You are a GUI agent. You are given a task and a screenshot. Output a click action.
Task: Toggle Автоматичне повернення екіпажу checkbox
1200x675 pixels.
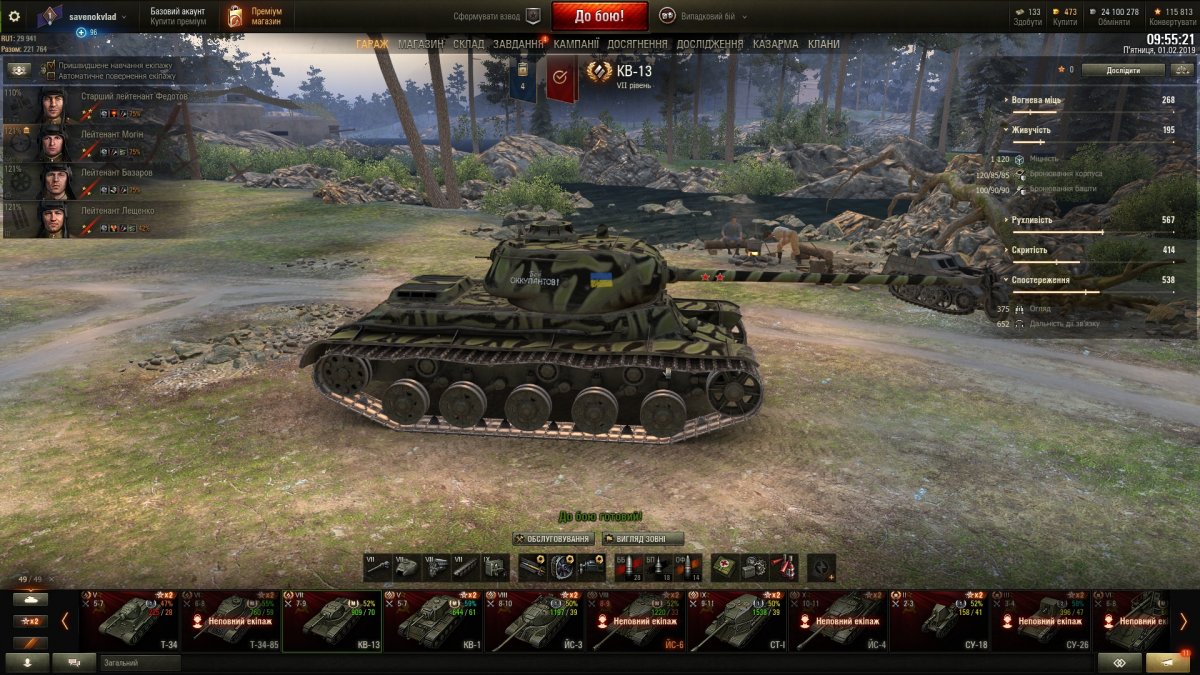coord(51,76)
